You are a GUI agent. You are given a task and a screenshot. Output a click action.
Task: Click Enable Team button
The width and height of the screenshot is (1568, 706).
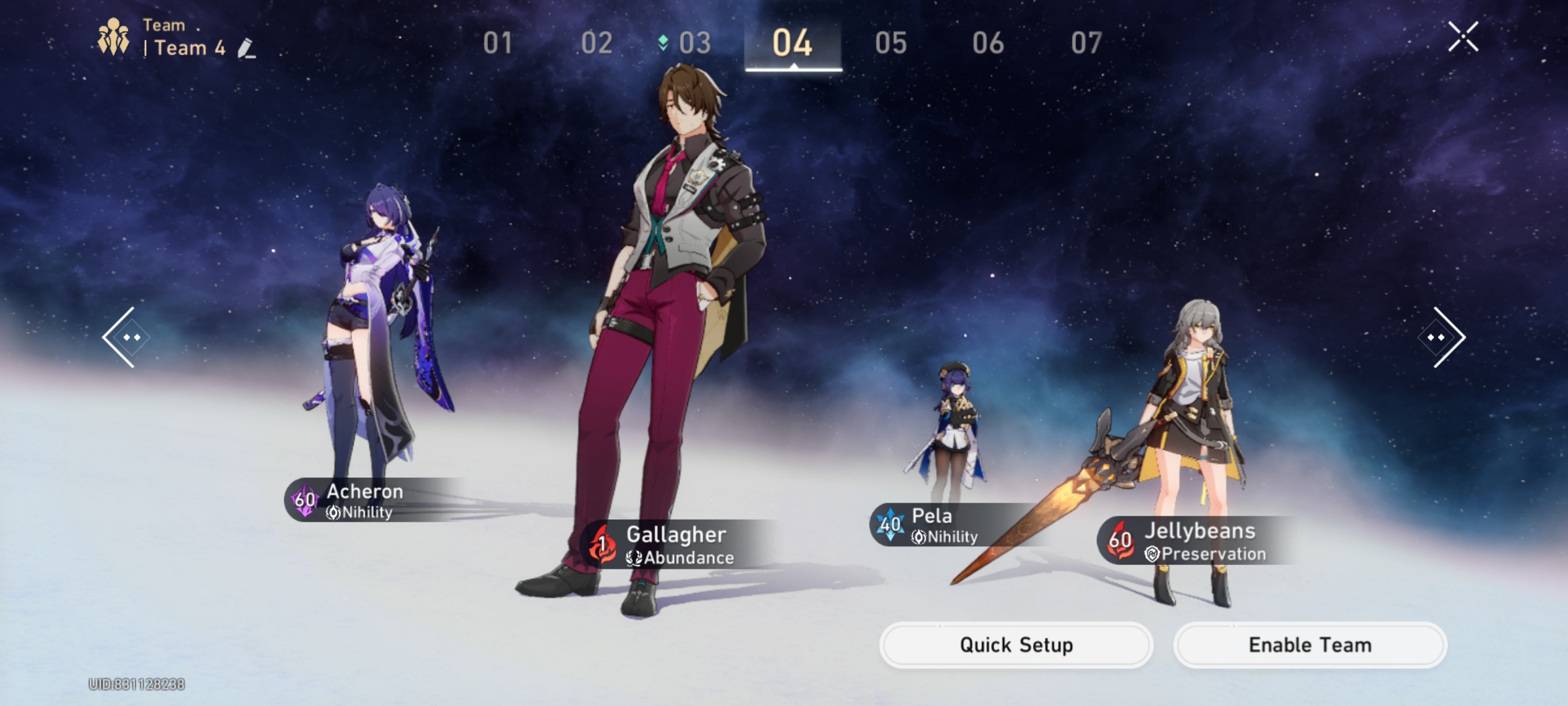point(1310,645)
